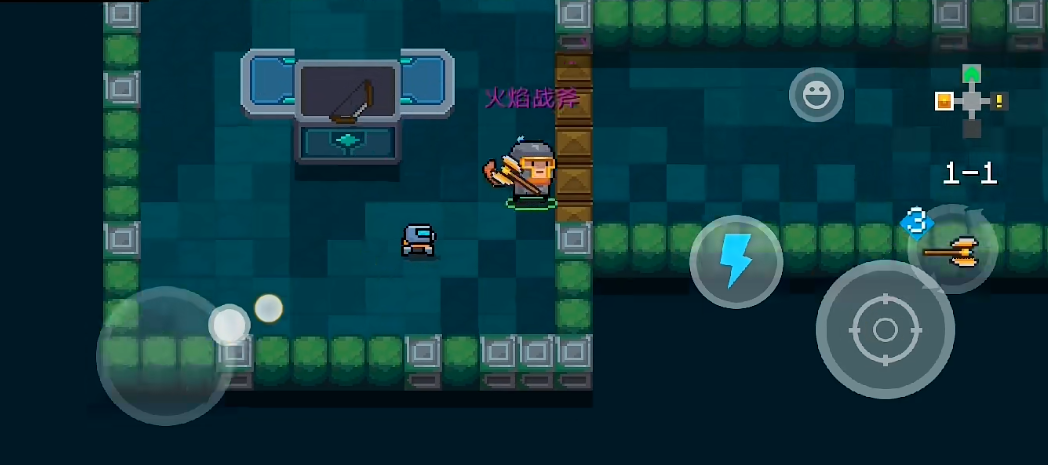This screenshot has width=1048, height=465.
Task: Activate the lightning bolt skill
Action: 735,262
